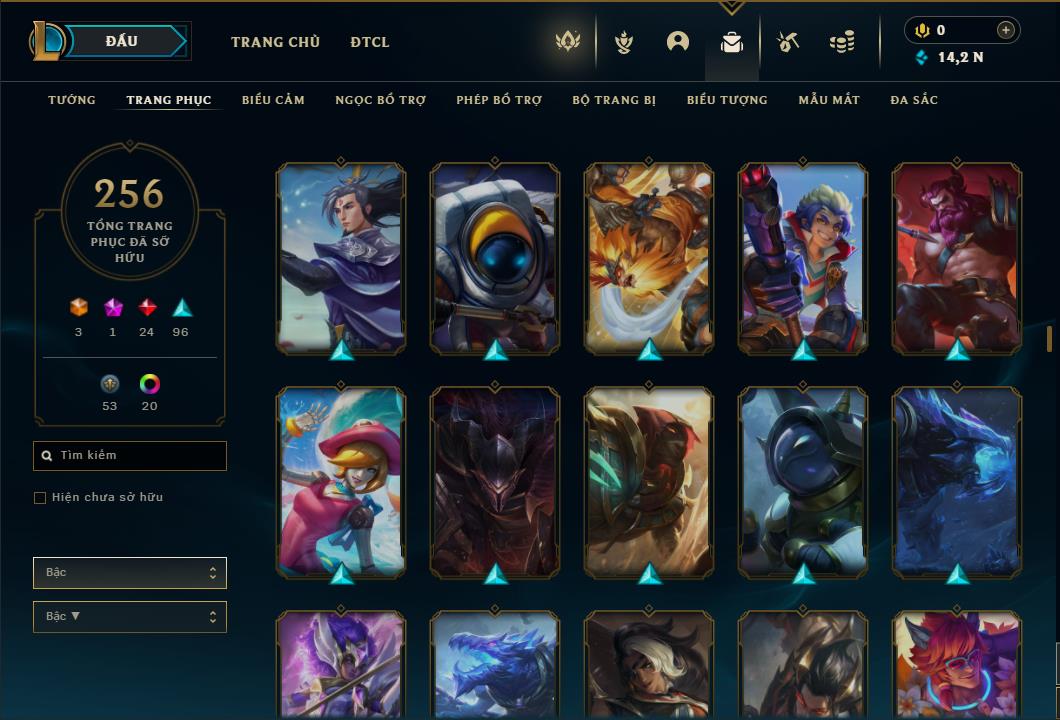Add currency with the plus button
Screen dimensions: 1060x720
[1006, 30]
